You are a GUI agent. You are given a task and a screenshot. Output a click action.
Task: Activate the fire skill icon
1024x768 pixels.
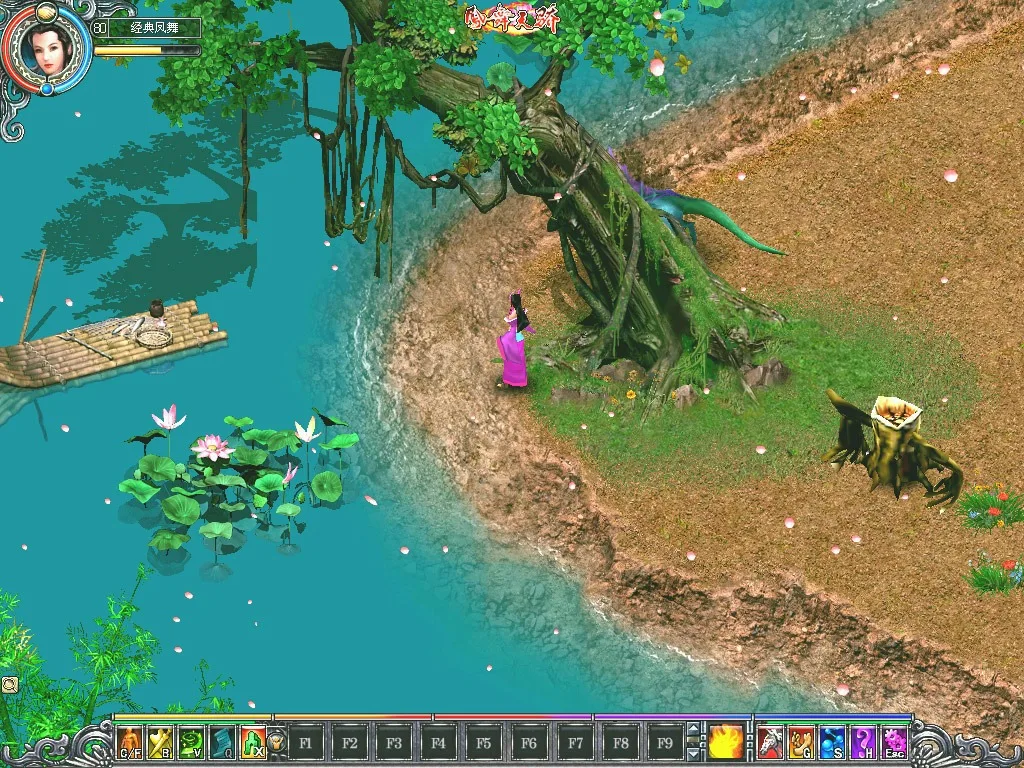[726, 742]
